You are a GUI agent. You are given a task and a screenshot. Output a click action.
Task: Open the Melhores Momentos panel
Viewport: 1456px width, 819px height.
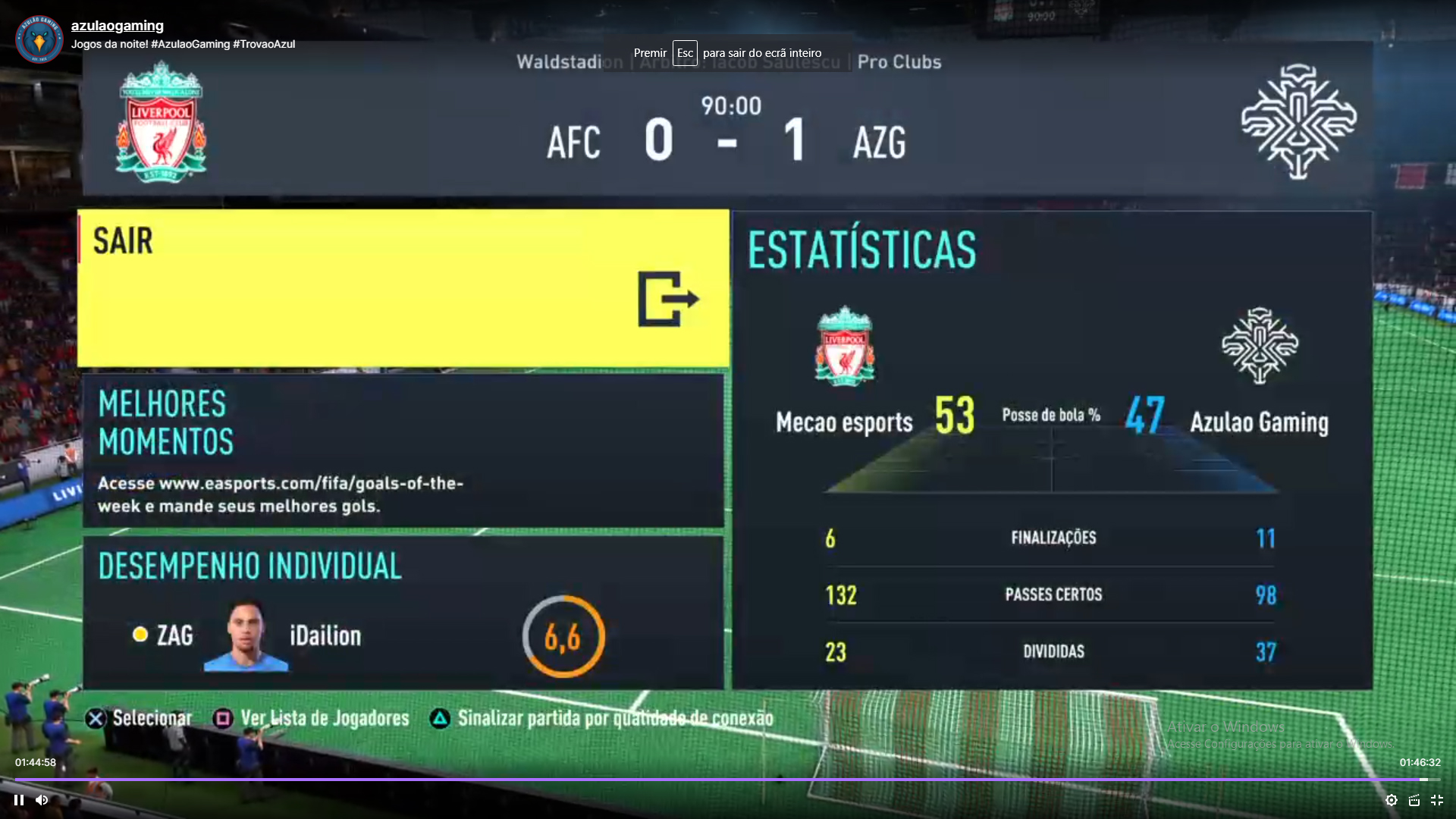pos(403,450)
